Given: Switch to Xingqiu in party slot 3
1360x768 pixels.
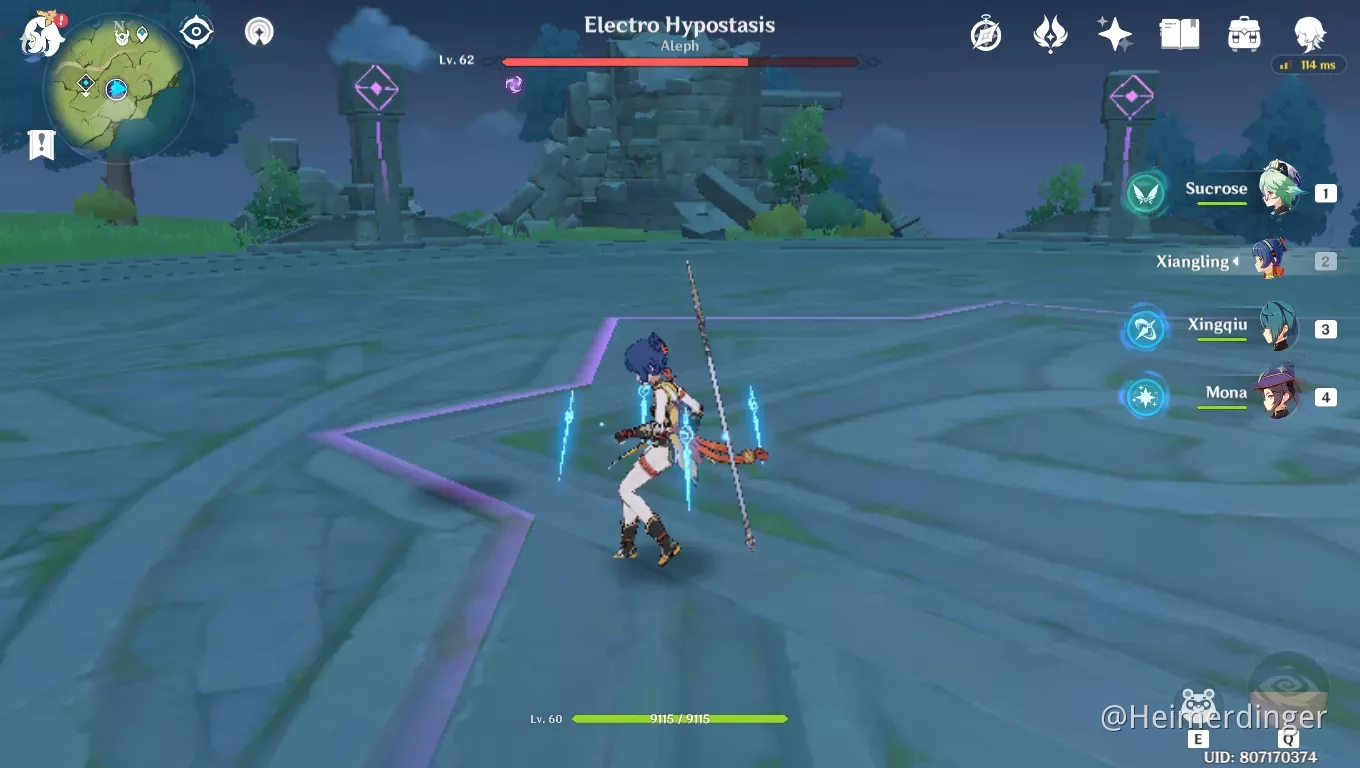Looking at the screenshot, I should [1276, 327].
